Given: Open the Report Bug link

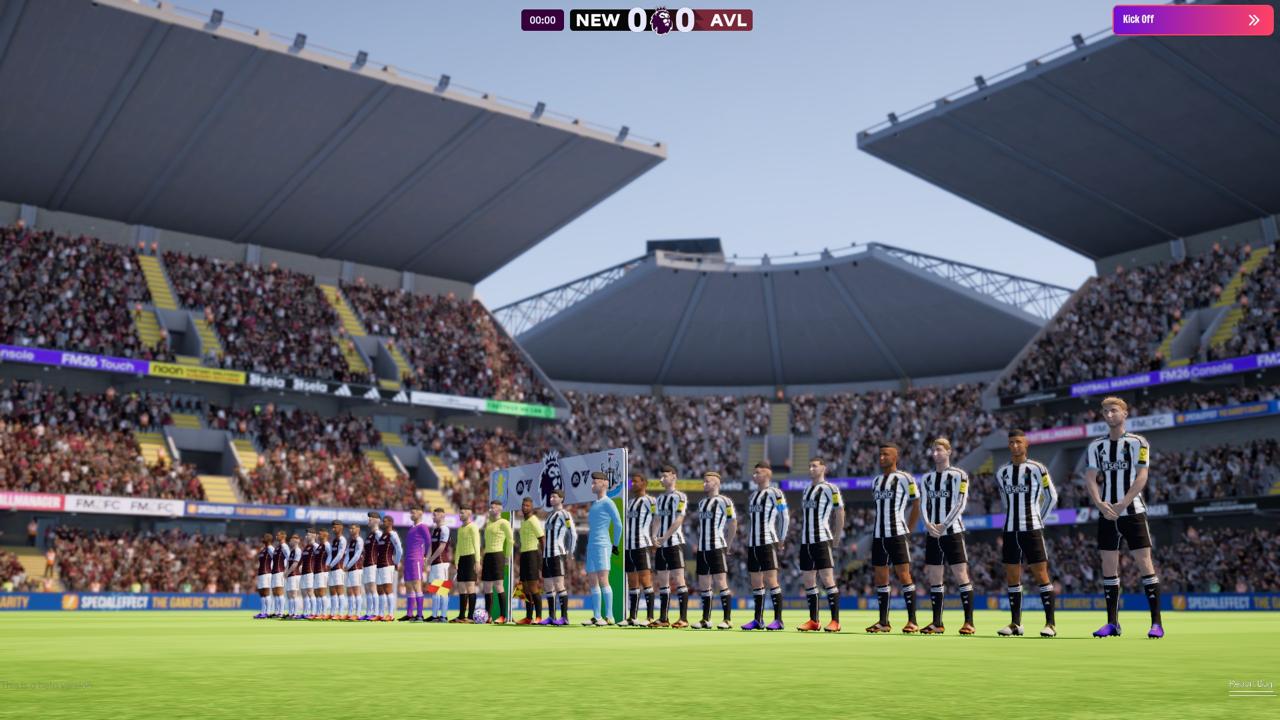Looking at the screenshot, I should point(1250,685).
